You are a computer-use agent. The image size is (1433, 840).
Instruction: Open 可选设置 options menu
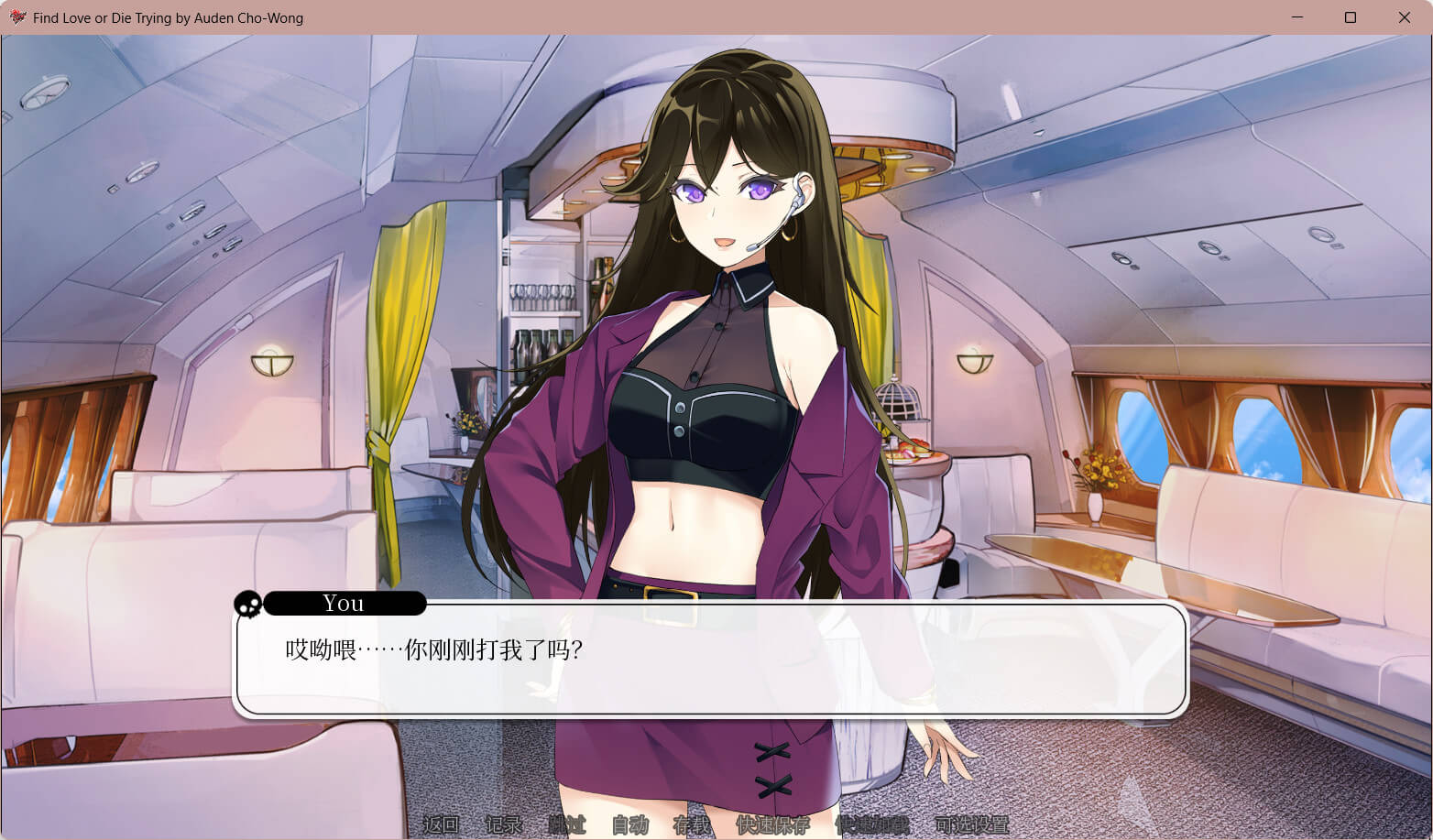(x=971, y=825)
